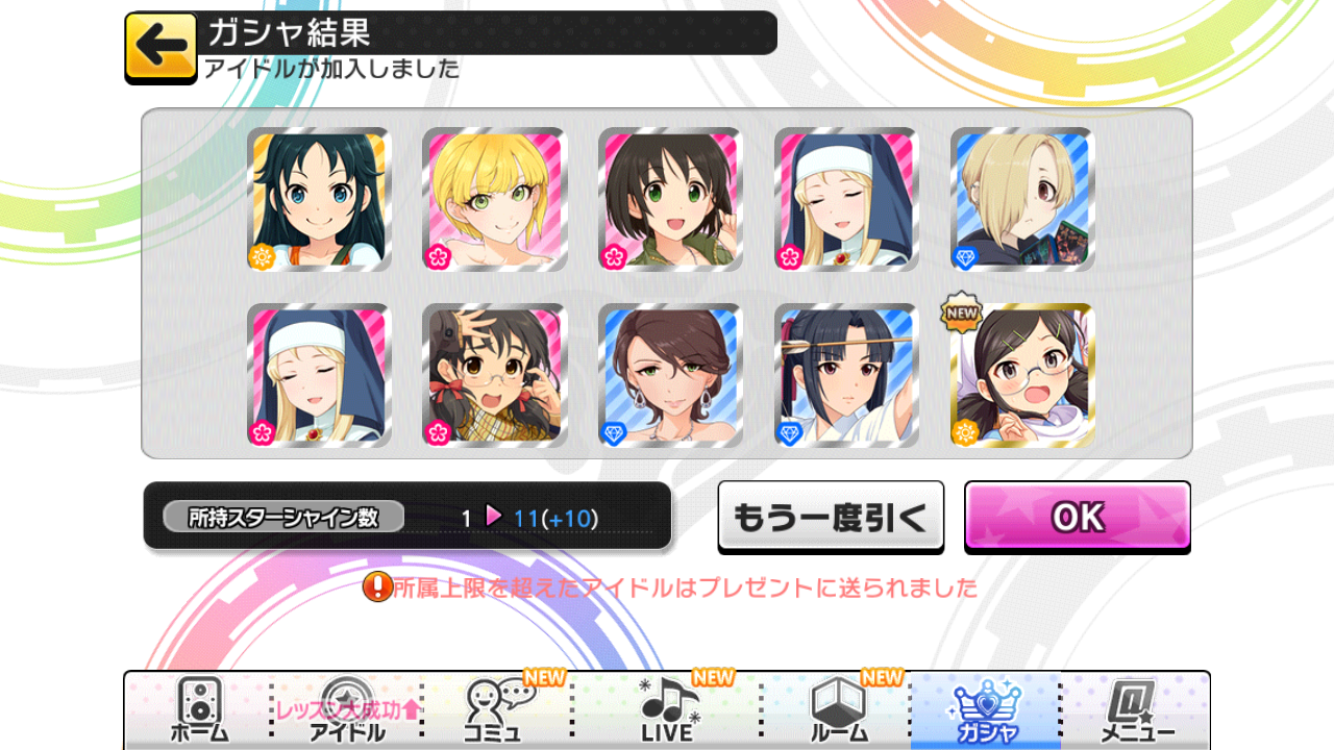This screenshot has height=750, width=1334.
Task: Pick the idol with arrow hairpin
Action: (x=846, y=376)
